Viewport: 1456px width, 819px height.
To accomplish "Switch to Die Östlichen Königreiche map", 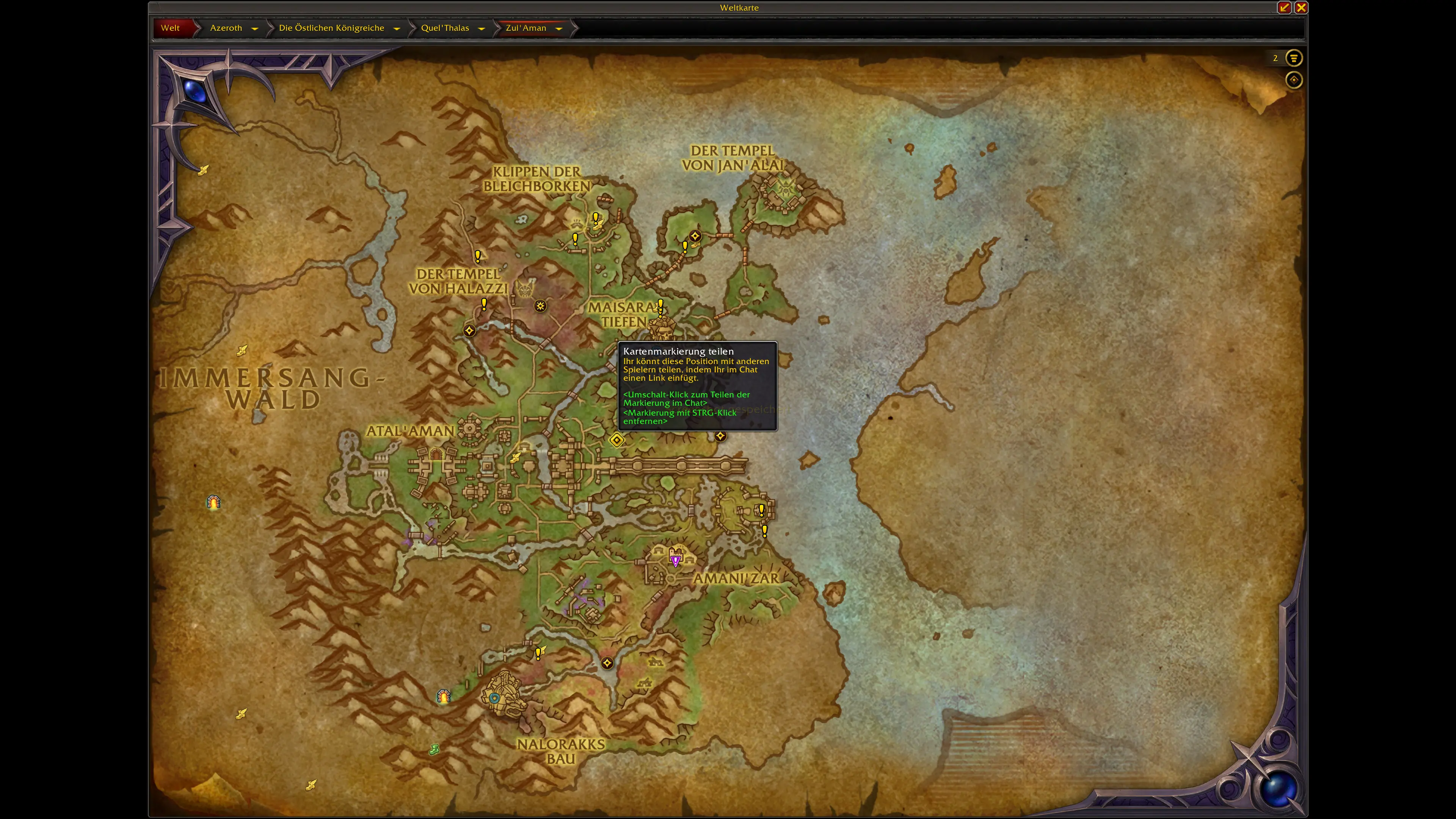I will [331, 28].
